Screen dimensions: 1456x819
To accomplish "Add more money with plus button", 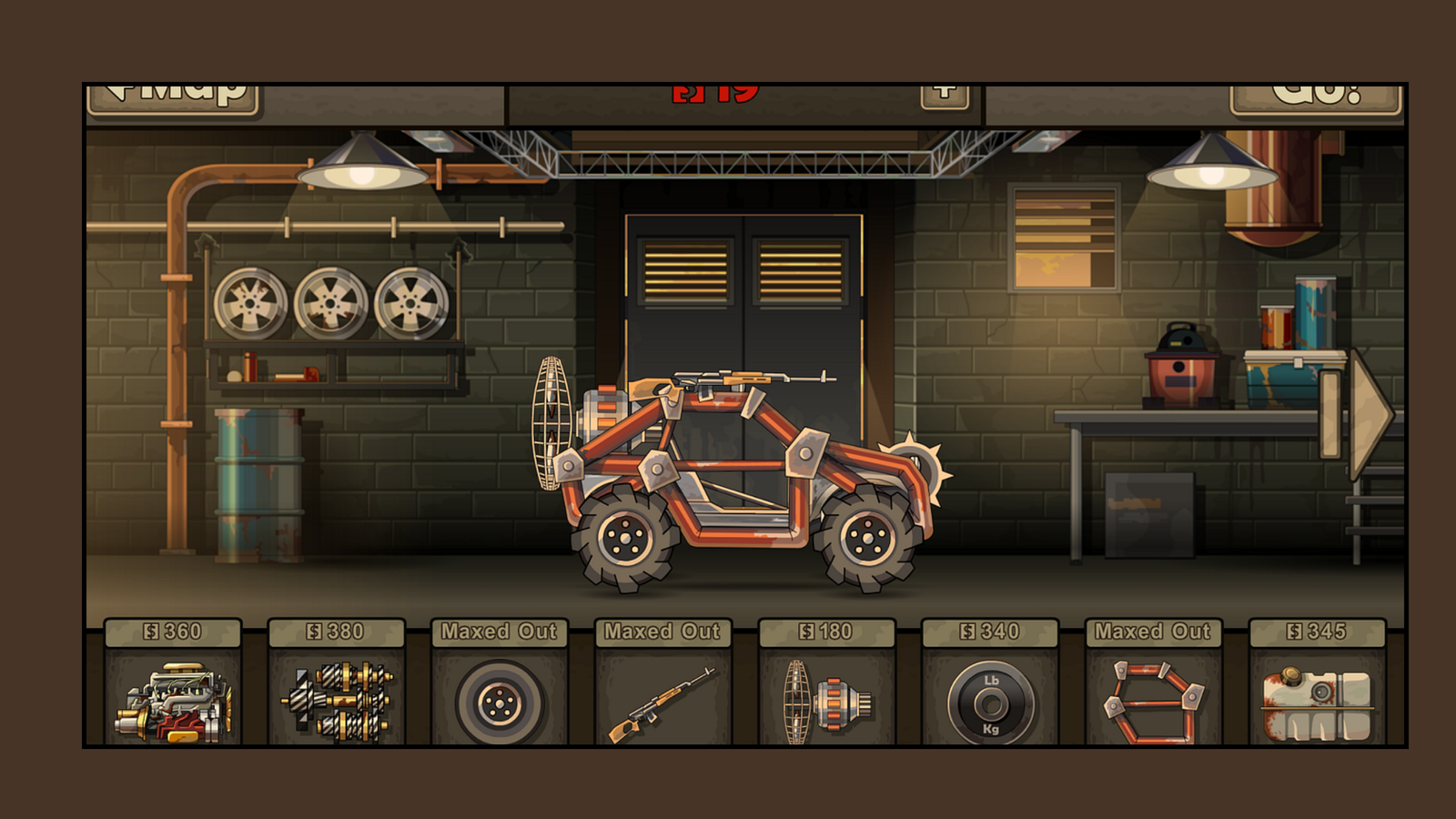I will (x=945, y=95).
